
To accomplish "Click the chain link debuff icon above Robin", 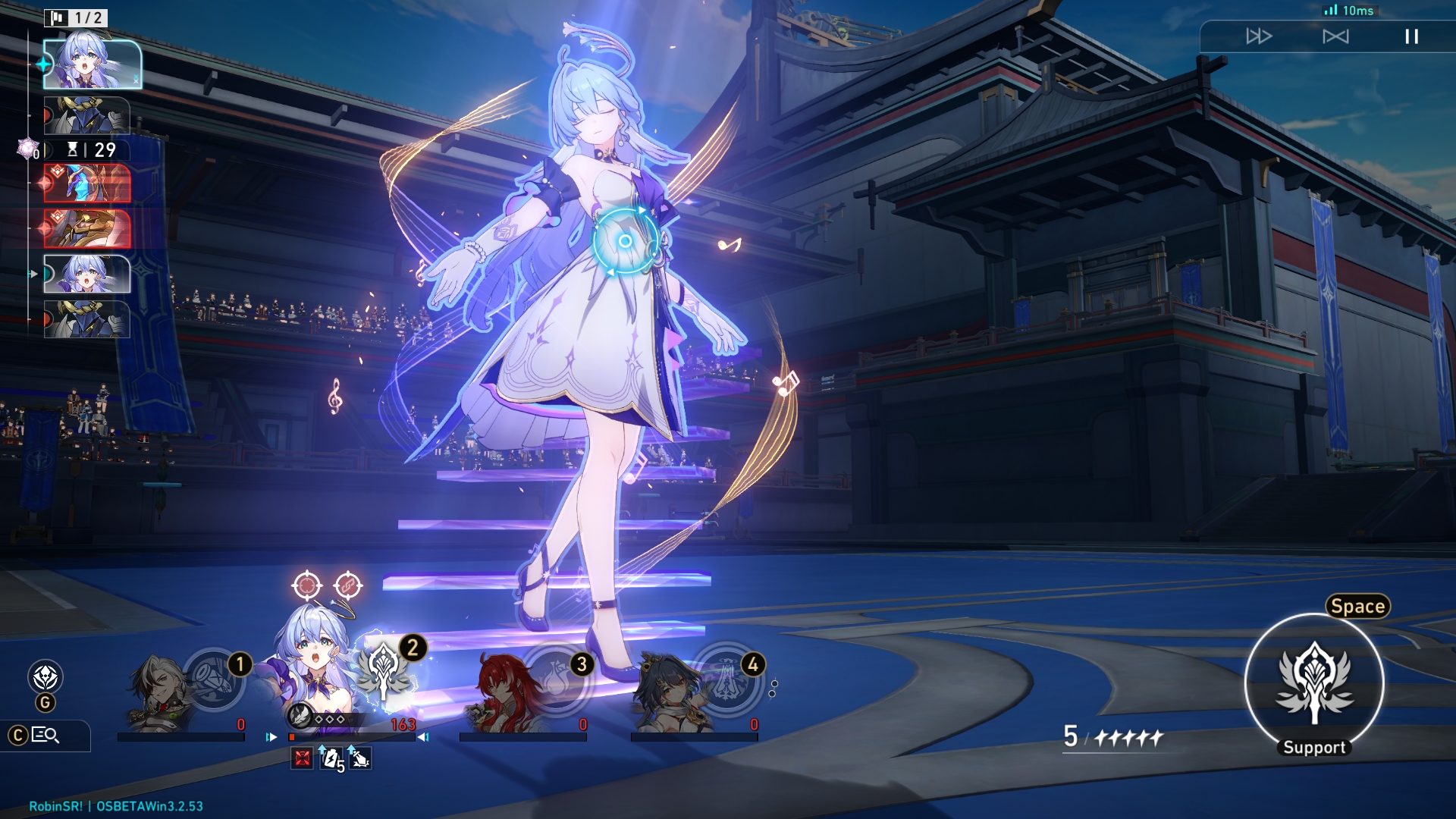I will point(347,584).
